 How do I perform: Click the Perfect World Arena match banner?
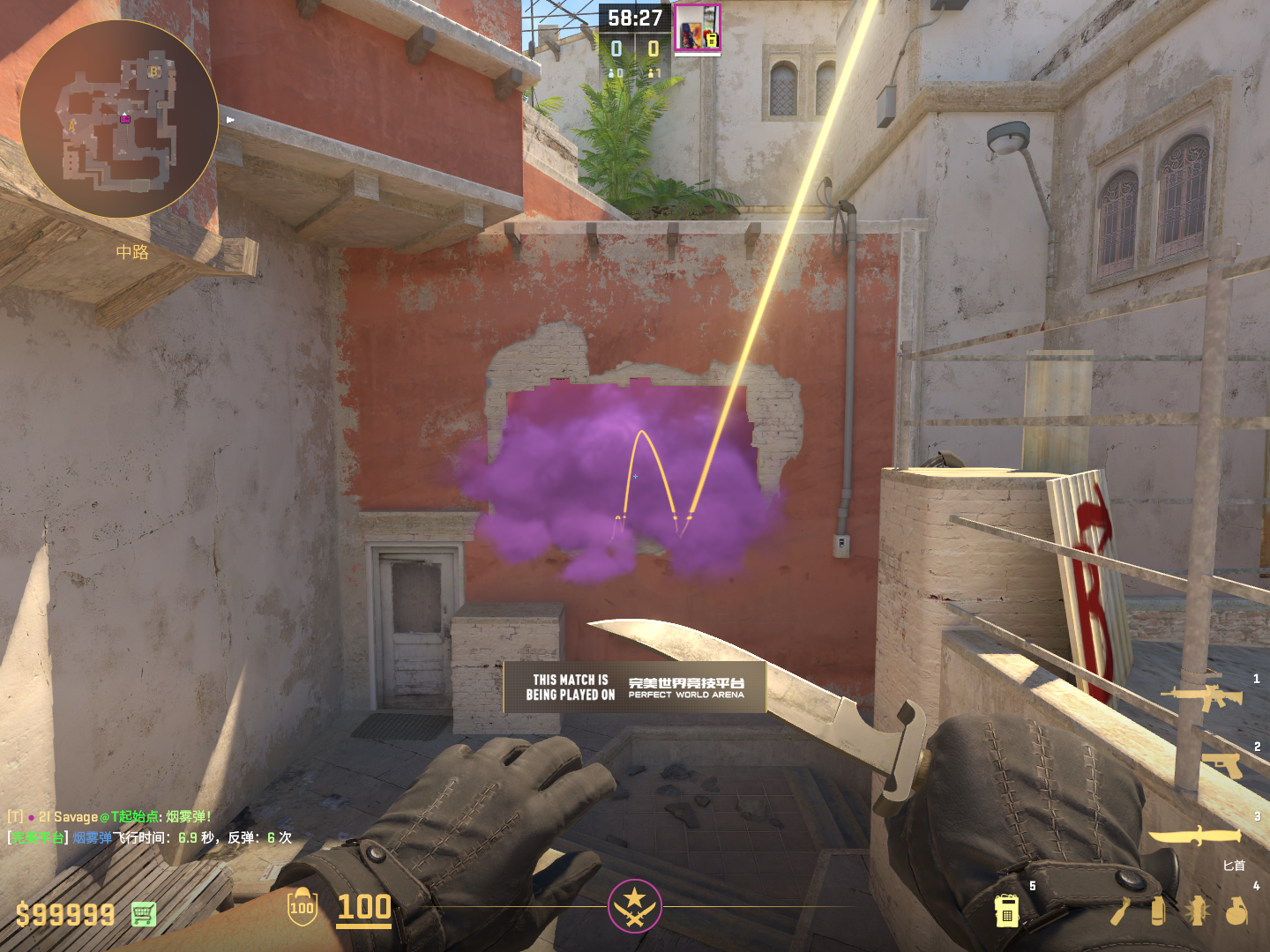[635, 688]
